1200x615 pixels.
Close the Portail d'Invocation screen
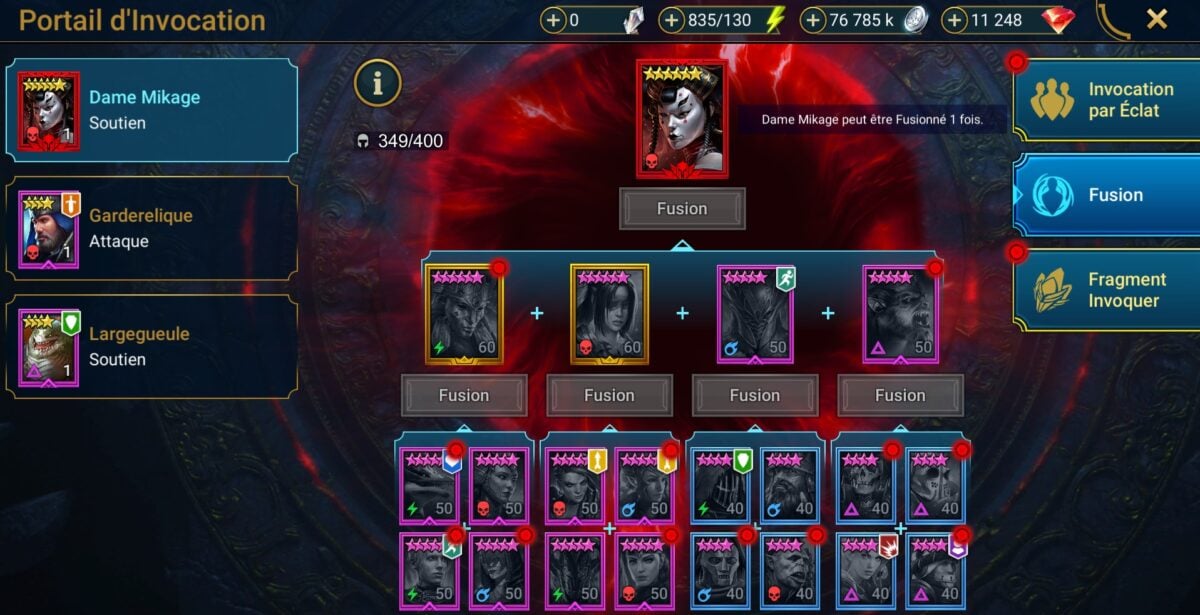[1157, 19]
